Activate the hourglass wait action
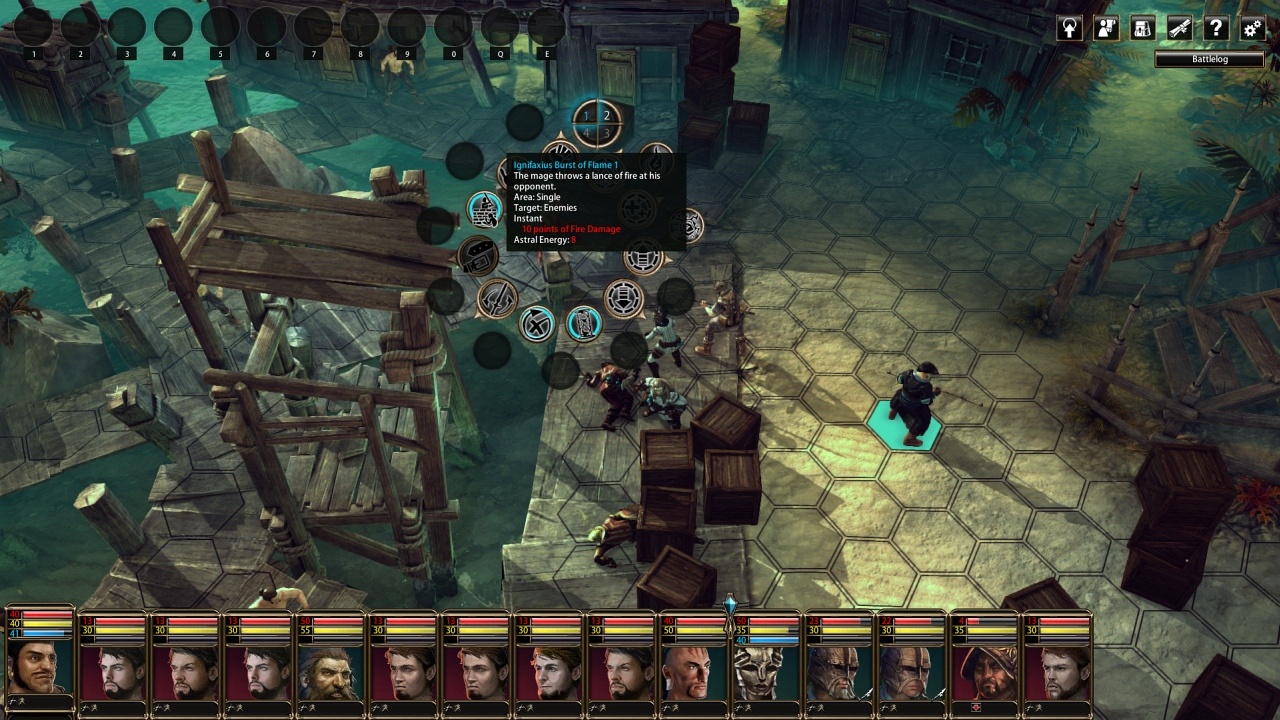Image resolution: width=1280 pixels, height=720 pixels. point(583,323)
